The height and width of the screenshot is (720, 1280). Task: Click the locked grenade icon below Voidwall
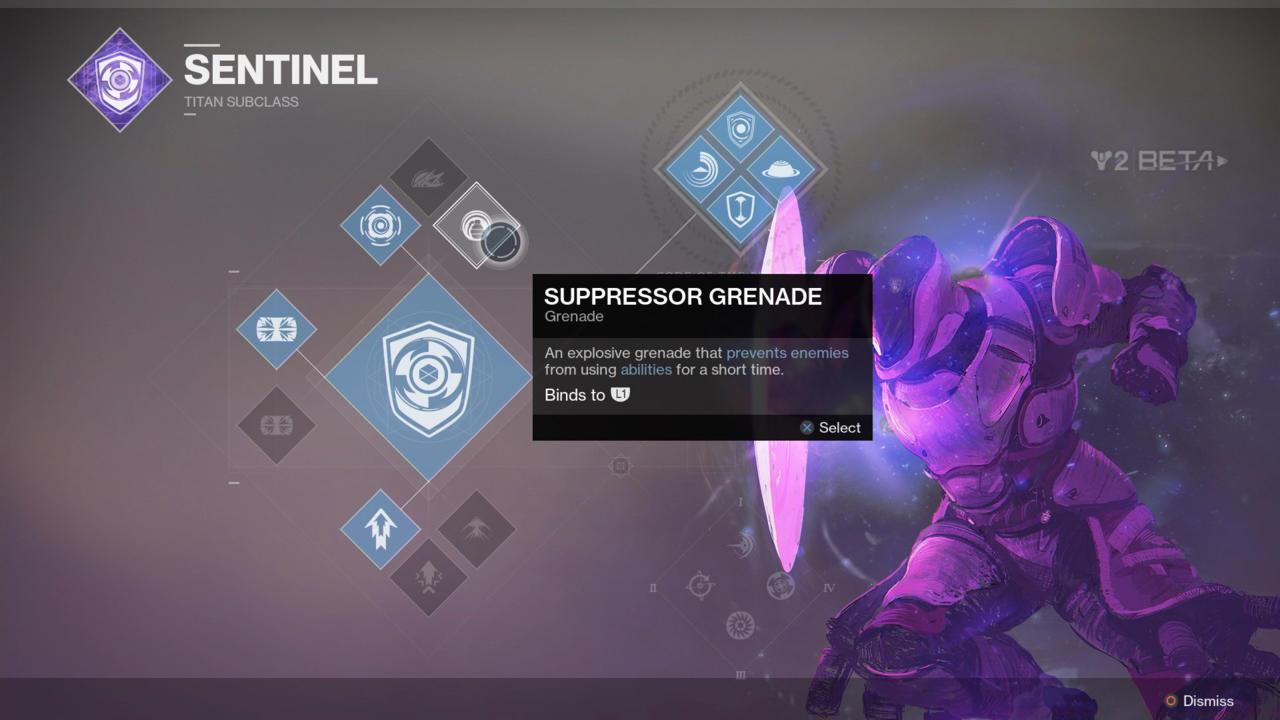pos(277,424)
